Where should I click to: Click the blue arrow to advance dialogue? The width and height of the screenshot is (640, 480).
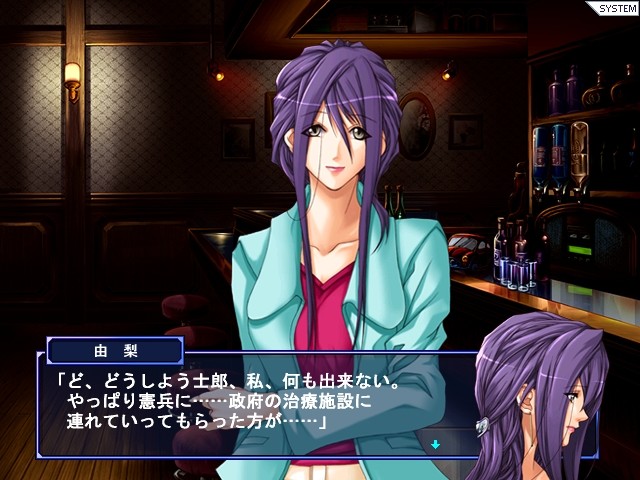pyautogui.click(x=436, y=444)
